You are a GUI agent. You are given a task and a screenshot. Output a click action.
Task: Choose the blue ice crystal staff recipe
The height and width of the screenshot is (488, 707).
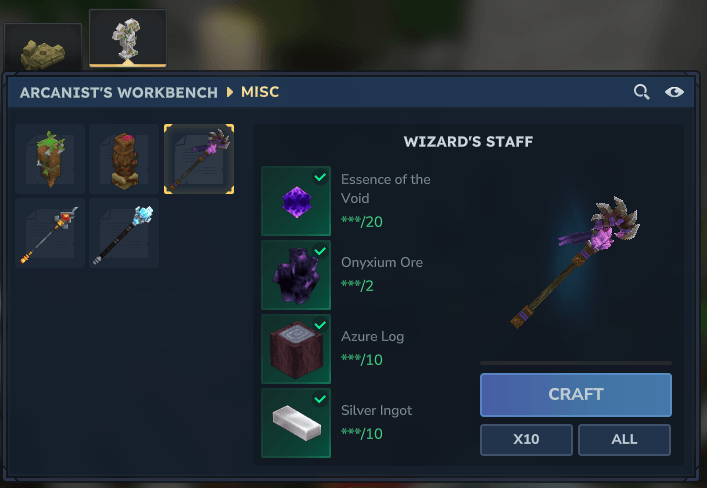coord(125,233)
